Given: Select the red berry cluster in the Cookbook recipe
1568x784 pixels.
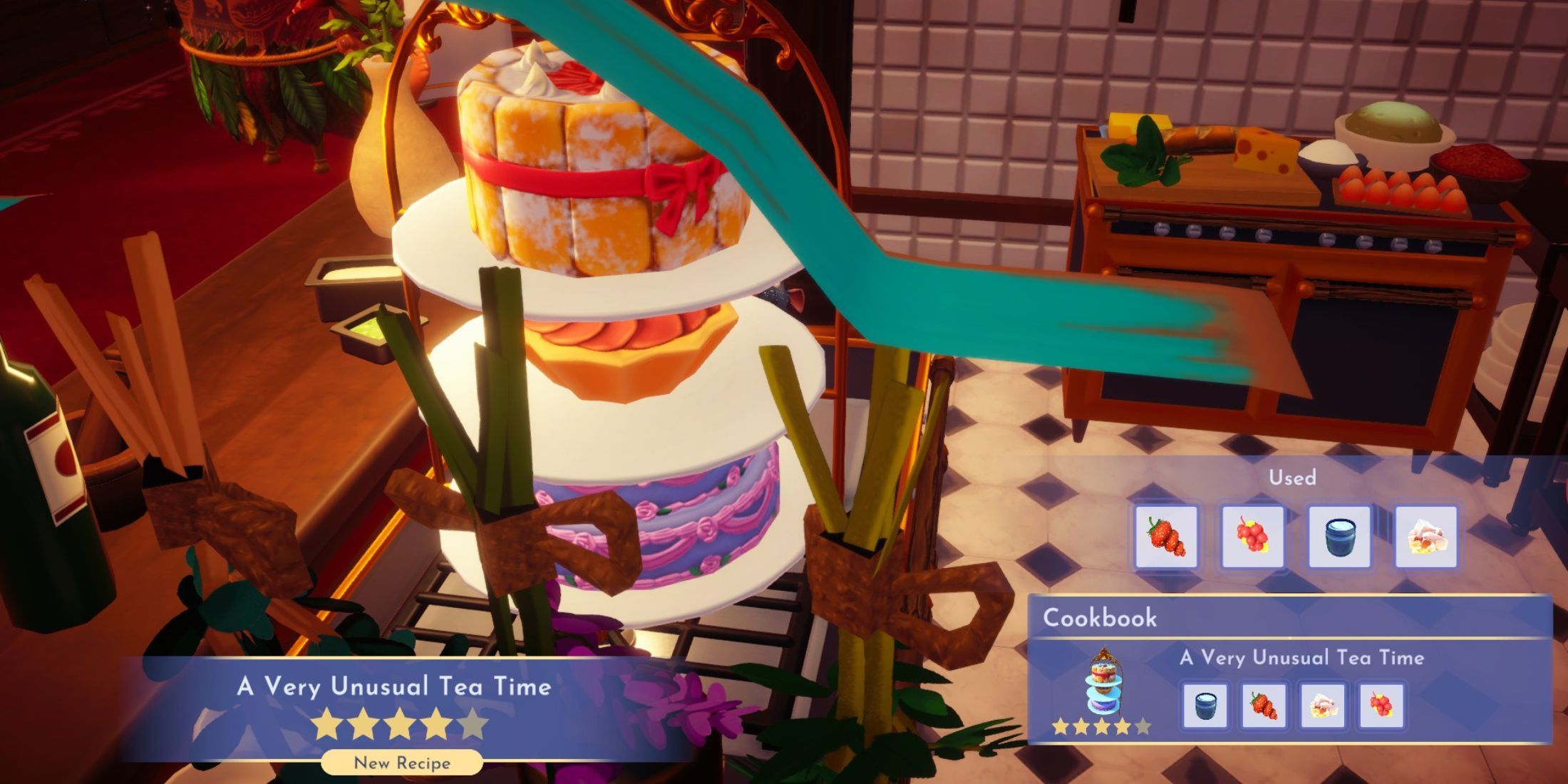Looking at the screenshot, I should click(1381, 706).
